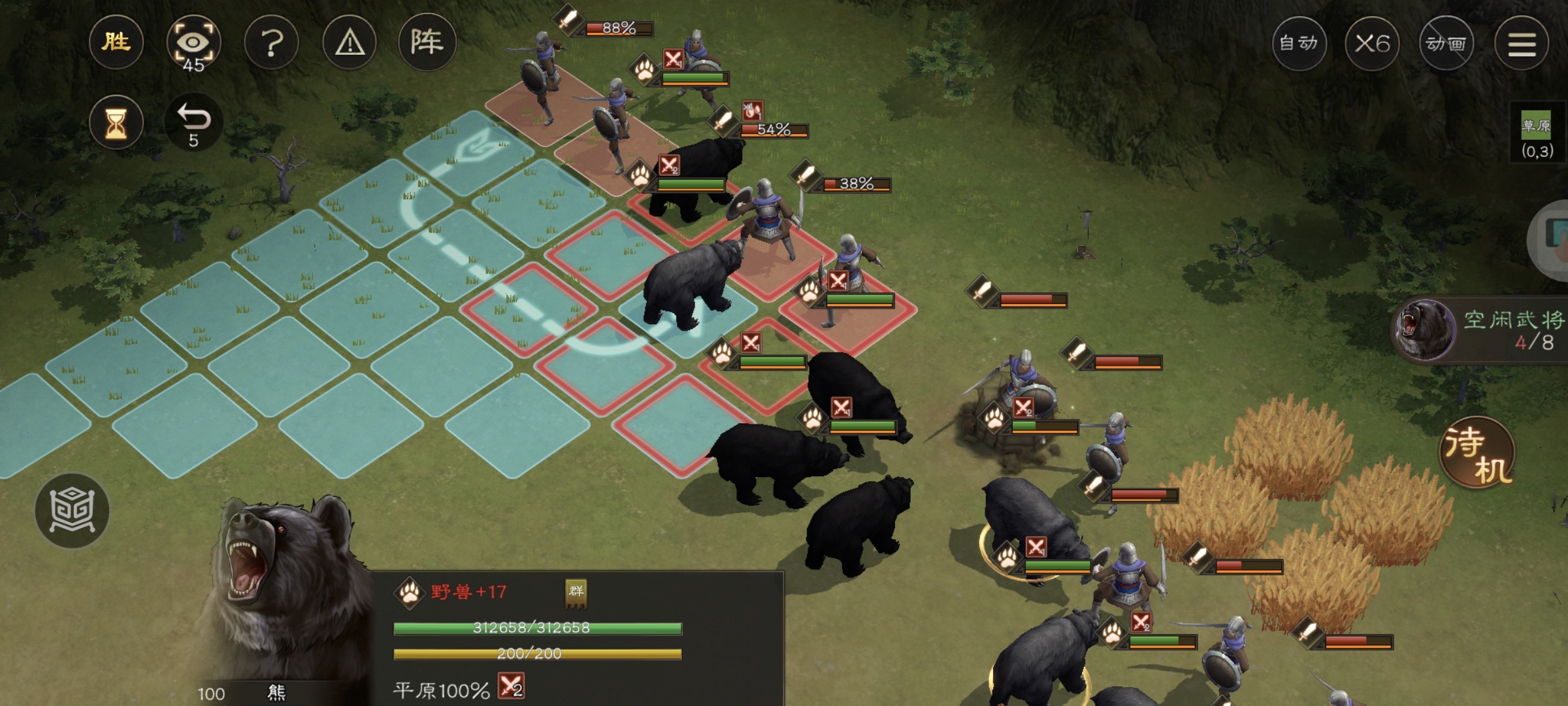Click the hourglass end-turn button
The height and width of the screenshot is (706, 1568).
click(x=116, y=123)
